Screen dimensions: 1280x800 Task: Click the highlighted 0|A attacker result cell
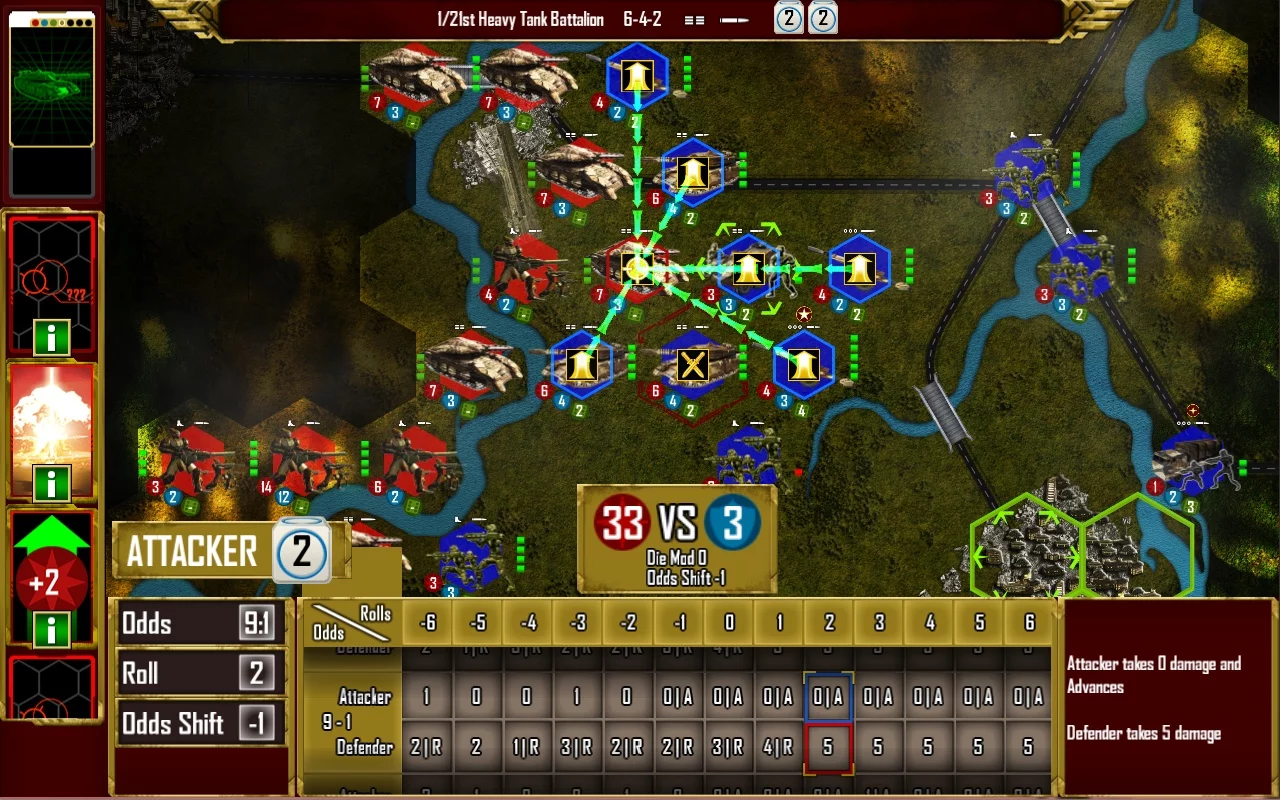click(x=827, y=697)
